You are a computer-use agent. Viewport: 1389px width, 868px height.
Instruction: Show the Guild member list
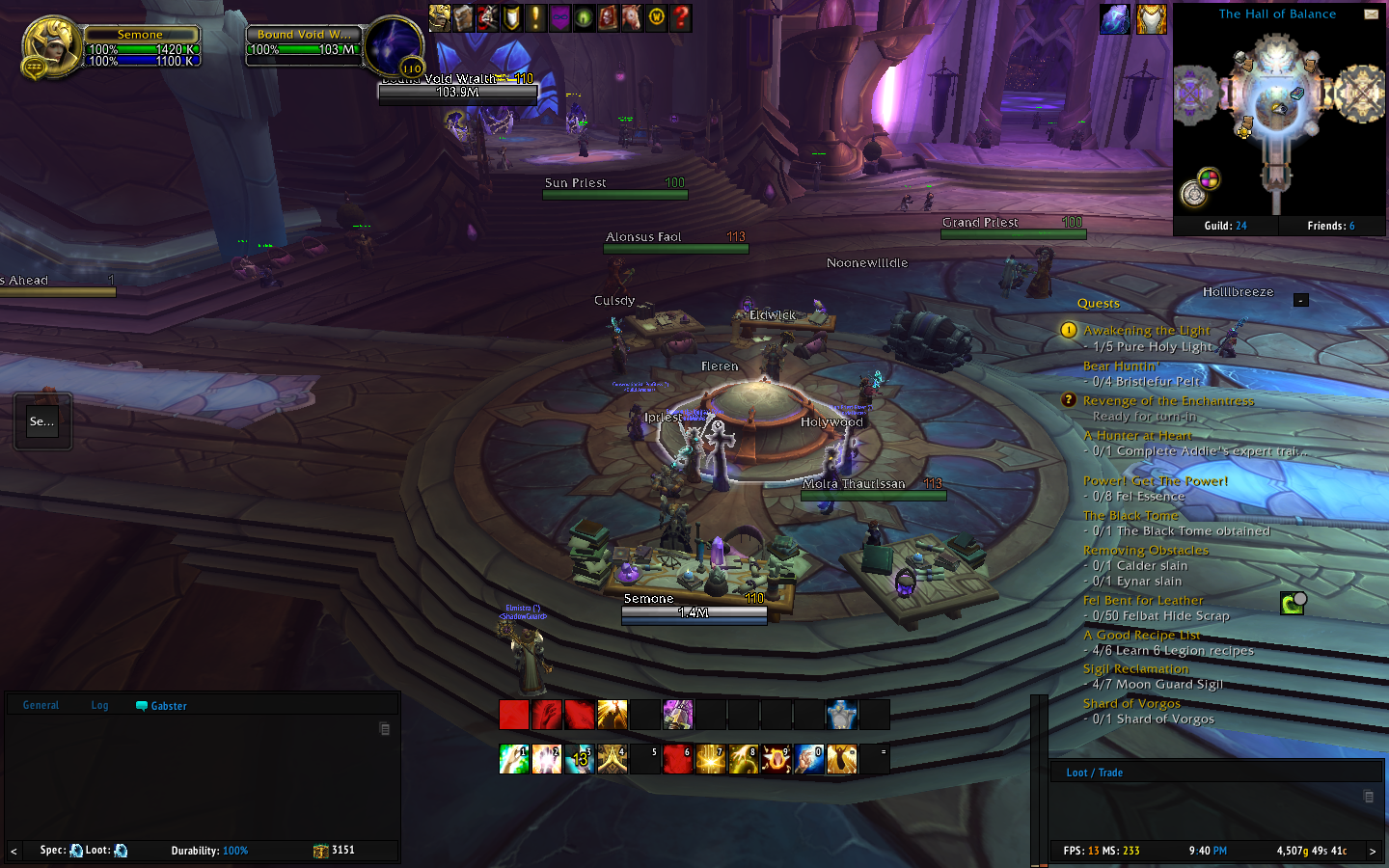1225,226
